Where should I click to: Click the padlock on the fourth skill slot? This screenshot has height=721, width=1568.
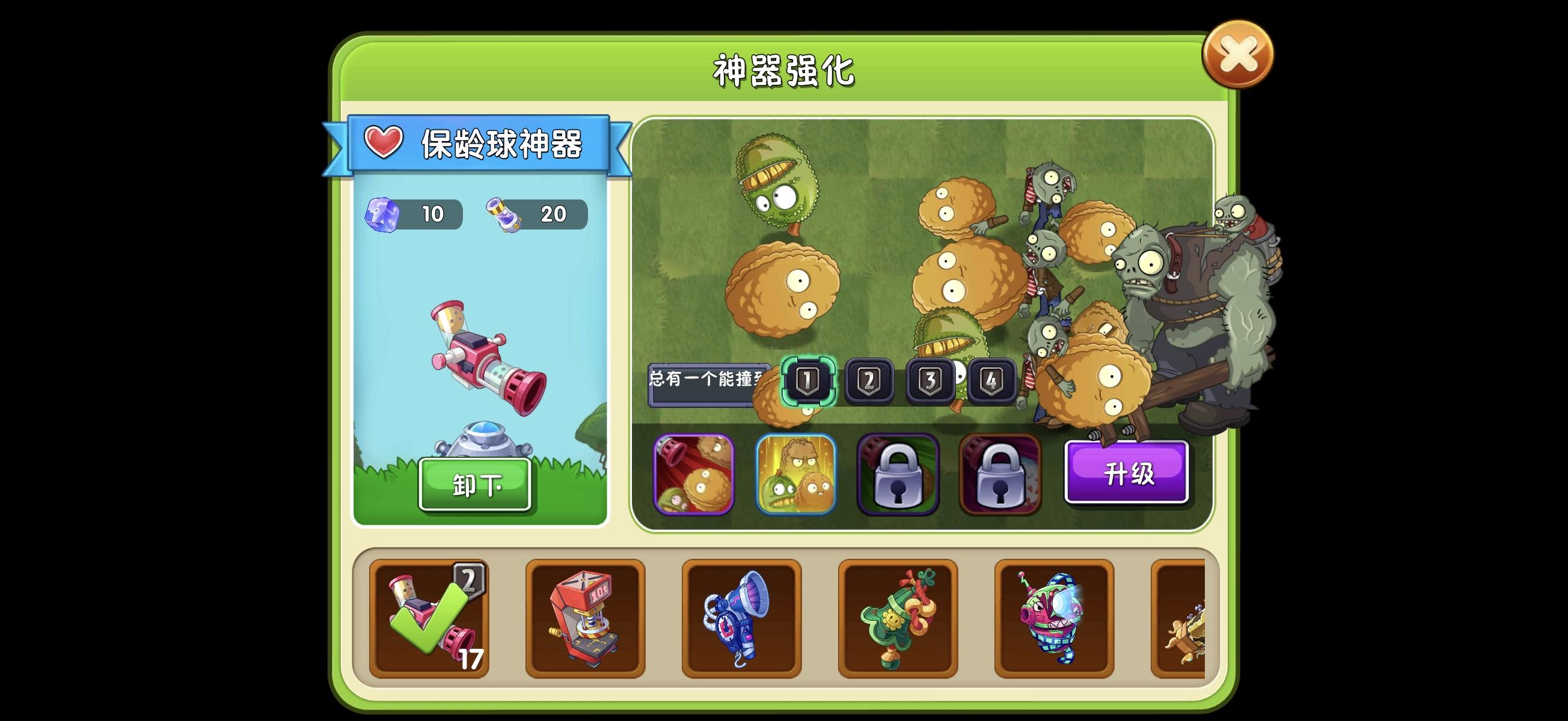1000,473
